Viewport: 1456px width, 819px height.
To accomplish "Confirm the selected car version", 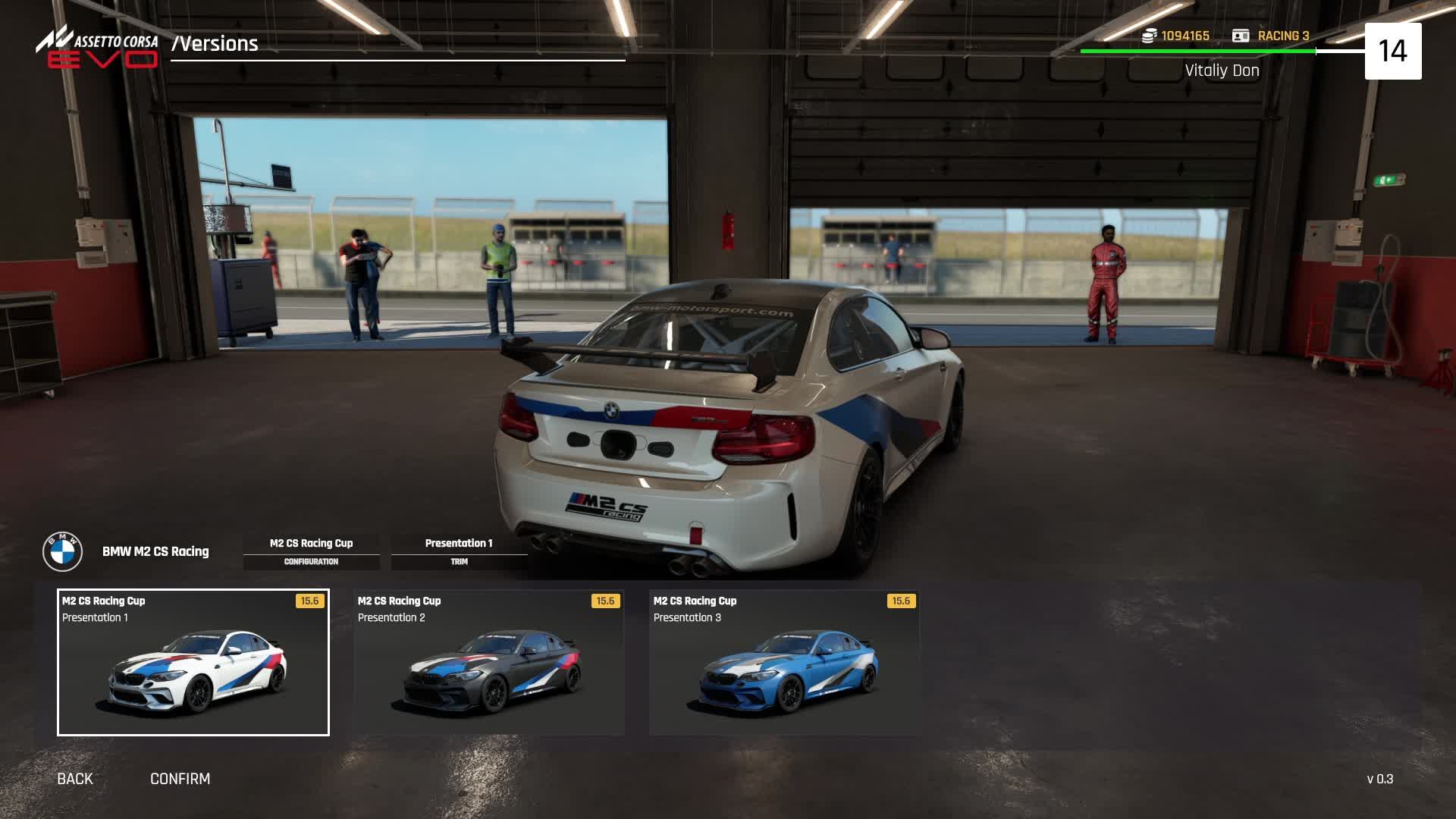I will (180, 779).
